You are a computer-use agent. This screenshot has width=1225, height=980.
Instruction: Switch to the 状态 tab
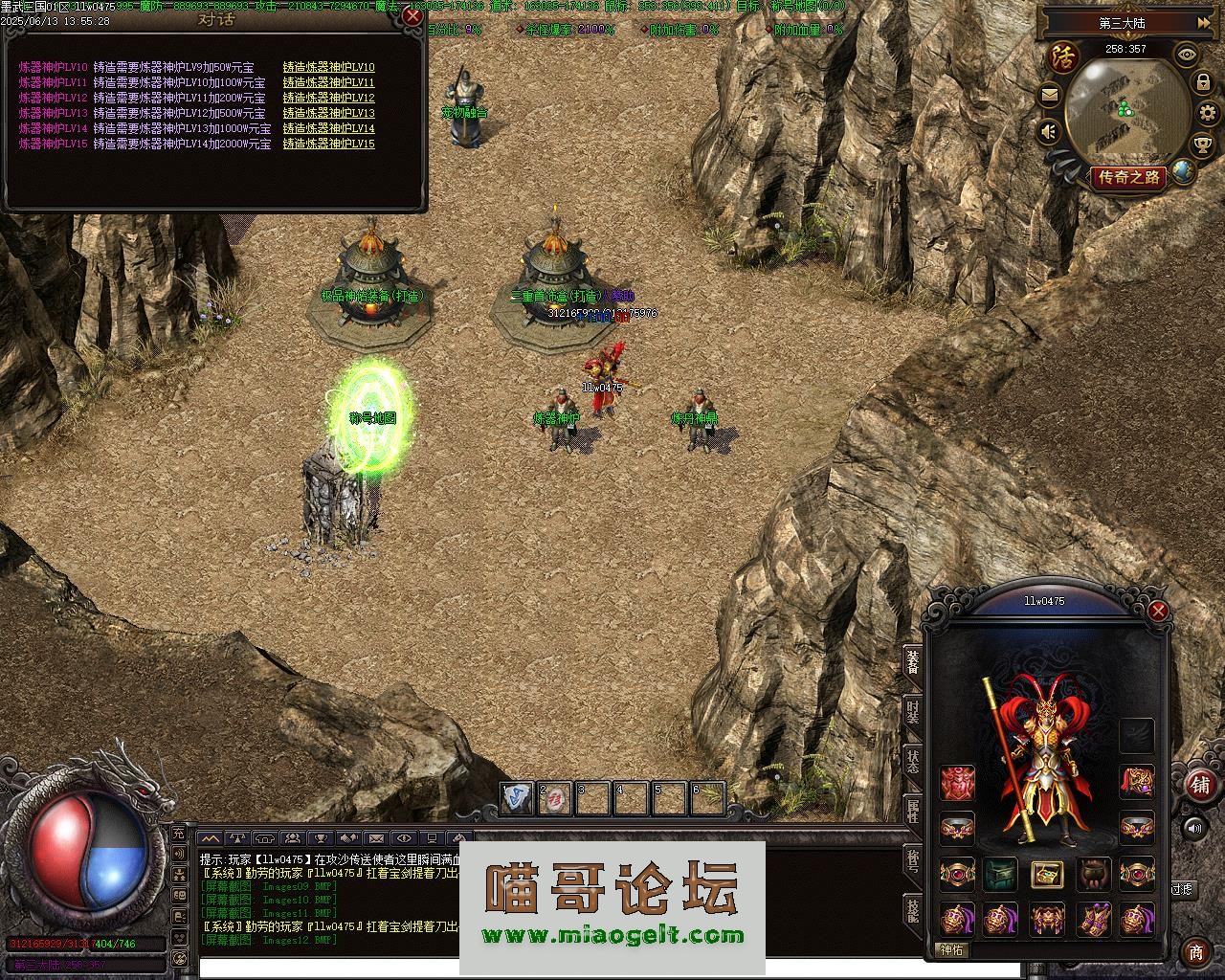point(913,762)
